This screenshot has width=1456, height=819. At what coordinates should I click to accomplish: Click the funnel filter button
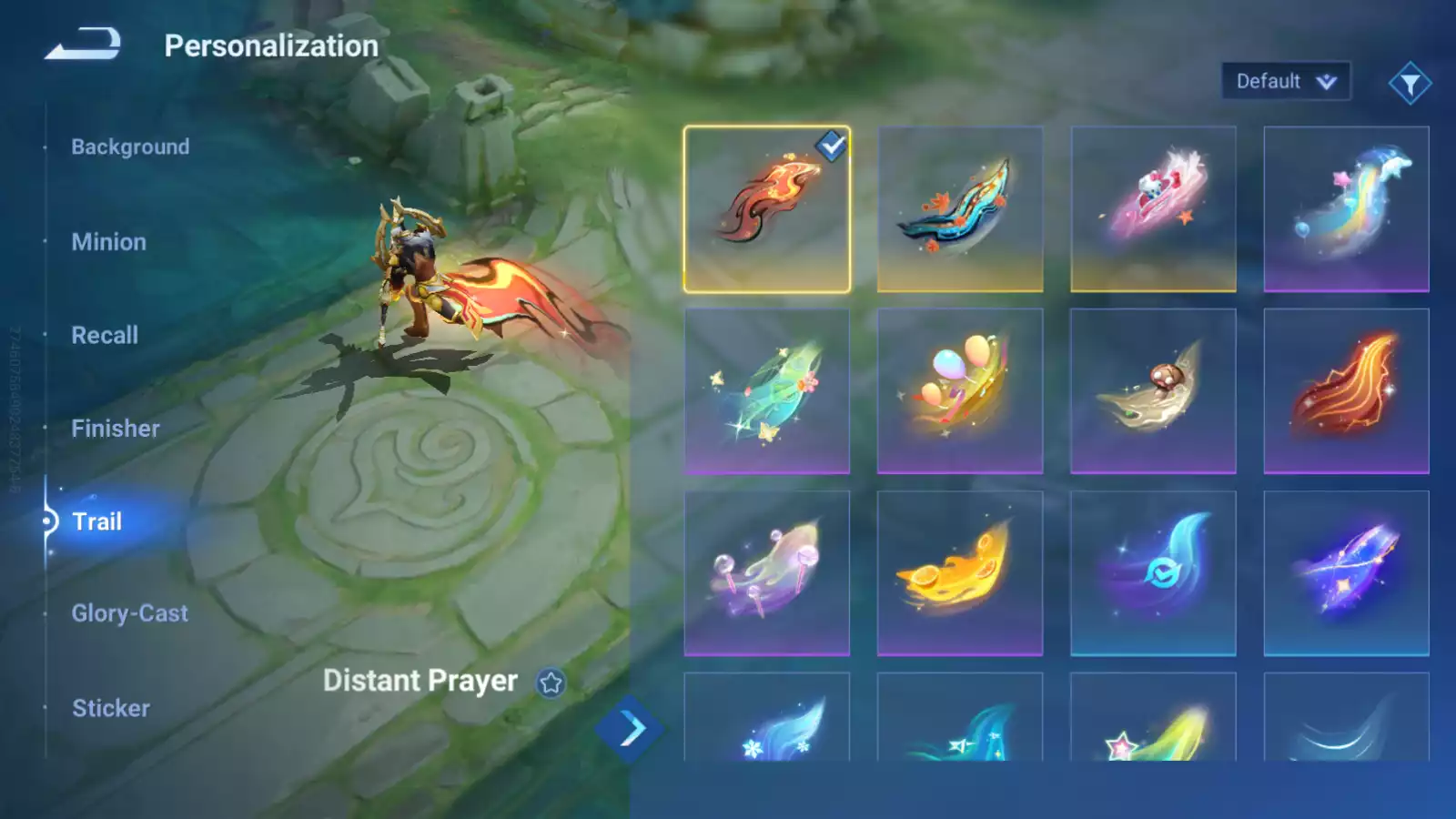click(1410, 84)
